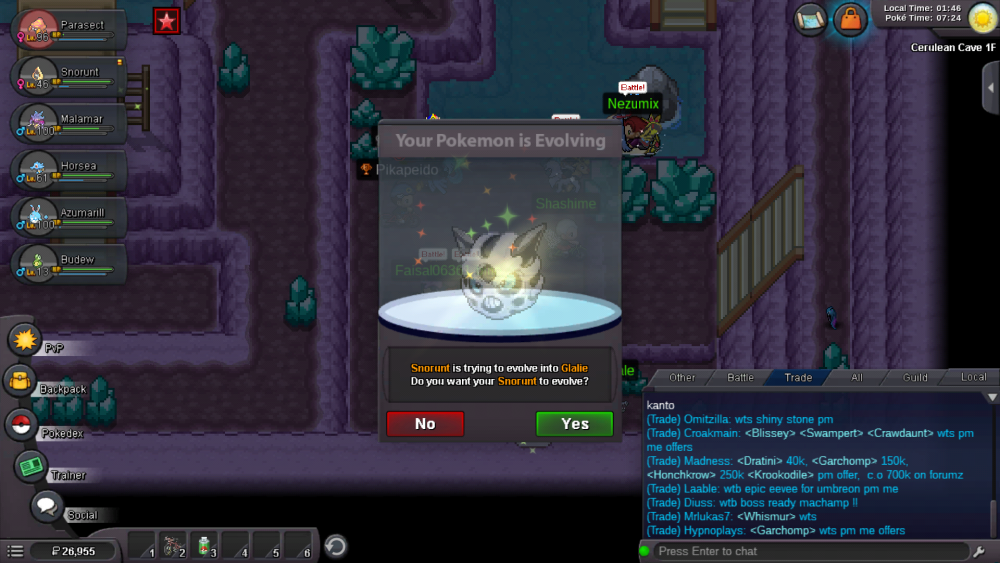Use the green item in hotbar slot 3

205,546
